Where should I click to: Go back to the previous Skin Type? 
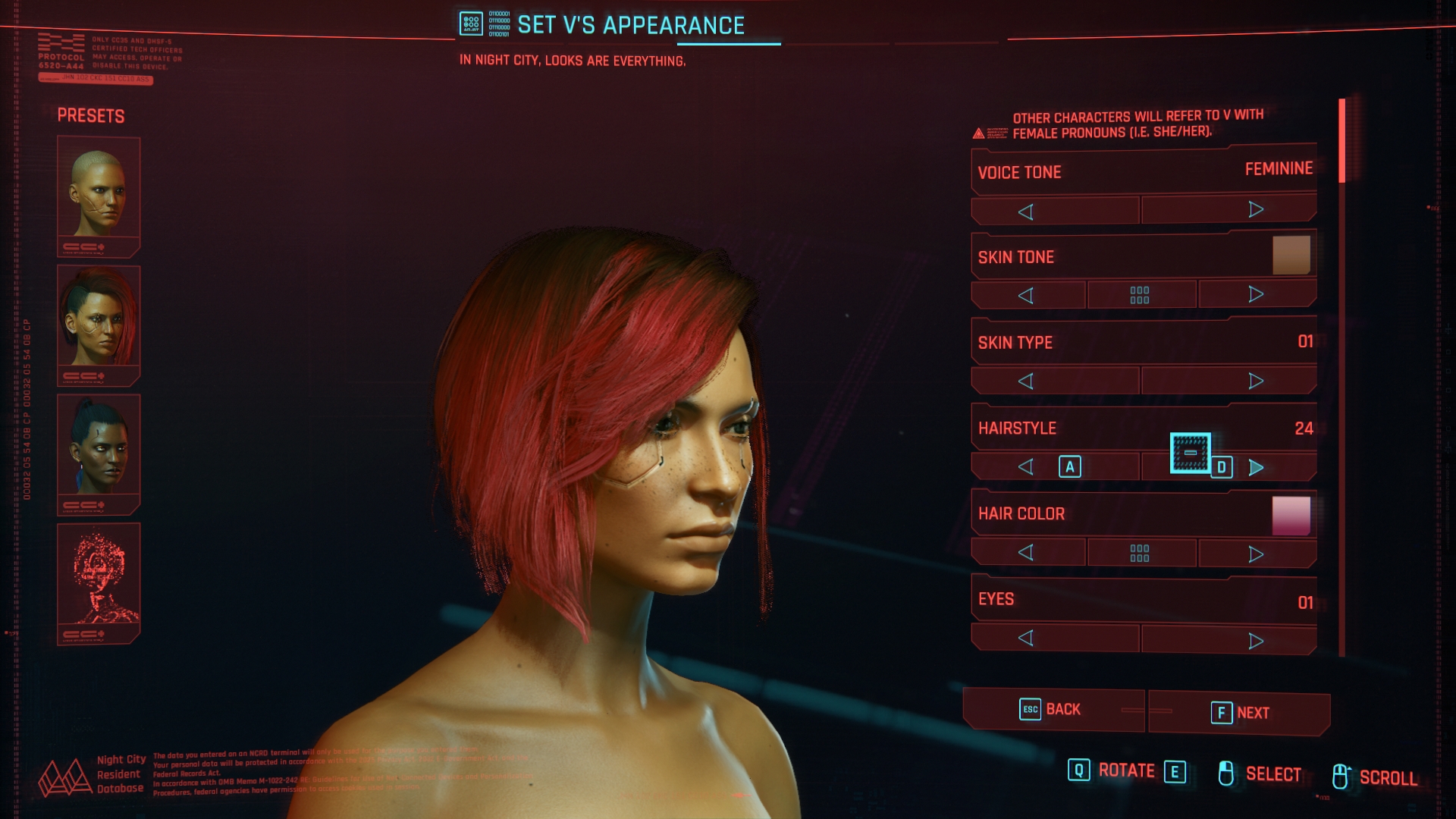pos(1026,381)
